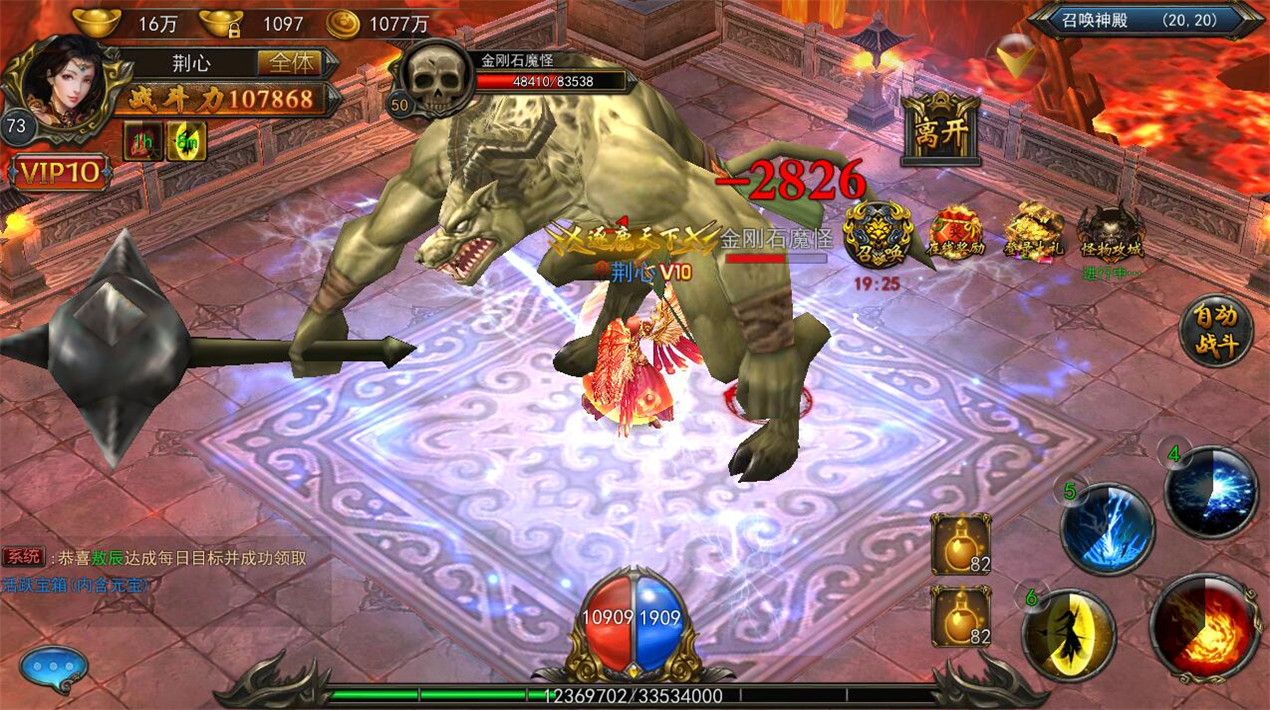Image resolution: width=1270 pixels, height=710 pixels.
Task: Check the 1h red buff icon
Action: click(143, 141)
